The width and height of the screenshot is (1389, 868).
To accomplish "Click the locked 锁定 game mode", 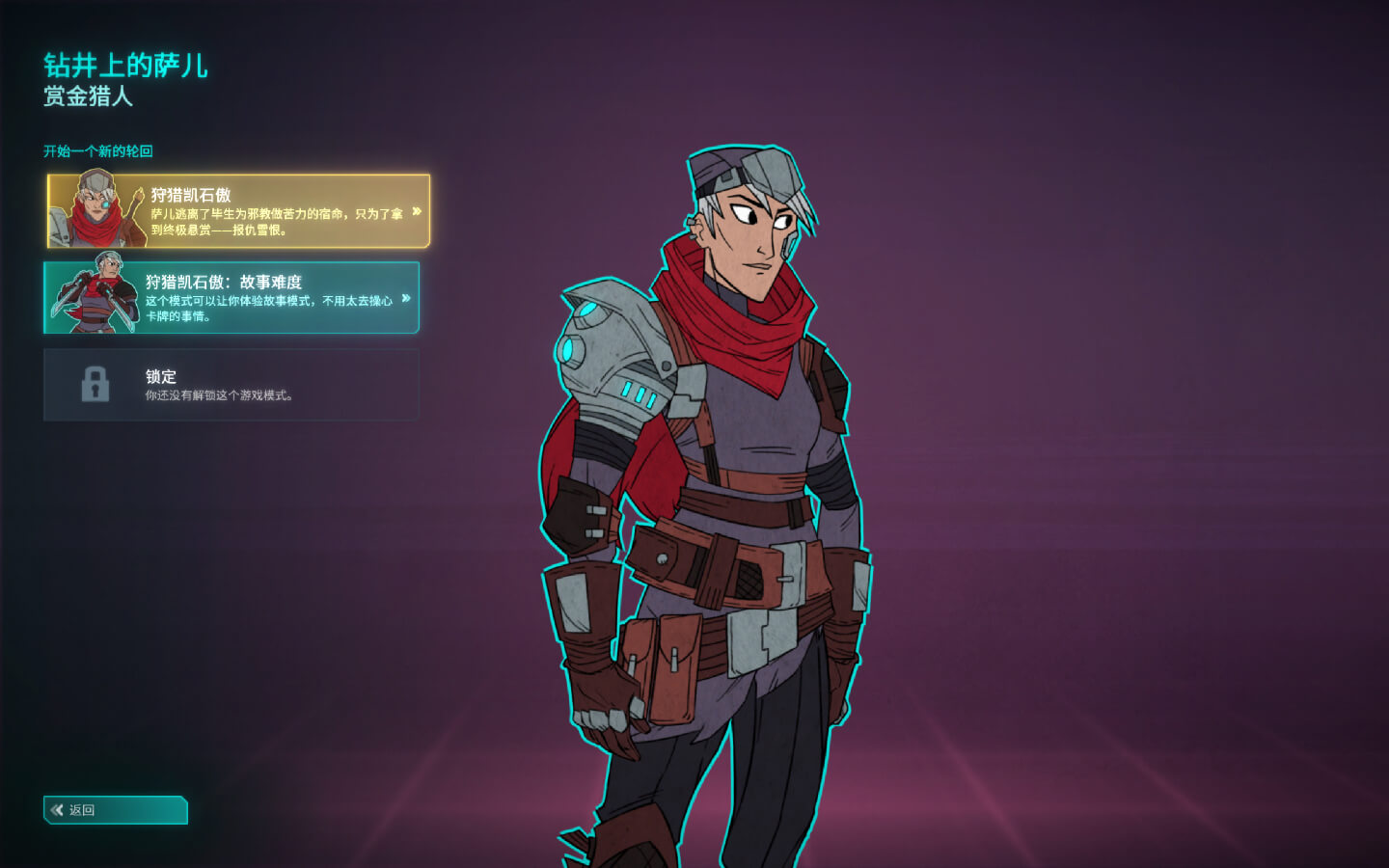I will point(231,385).
